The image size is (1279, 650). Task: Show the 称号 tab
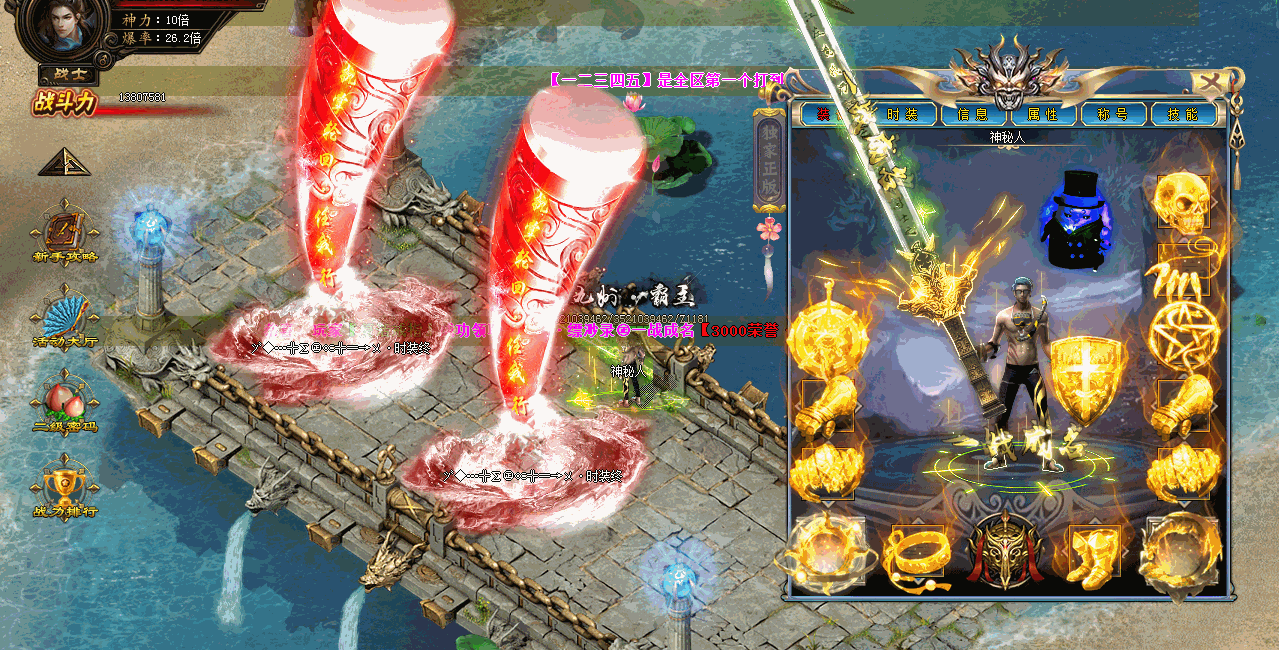coord(1112,115)
